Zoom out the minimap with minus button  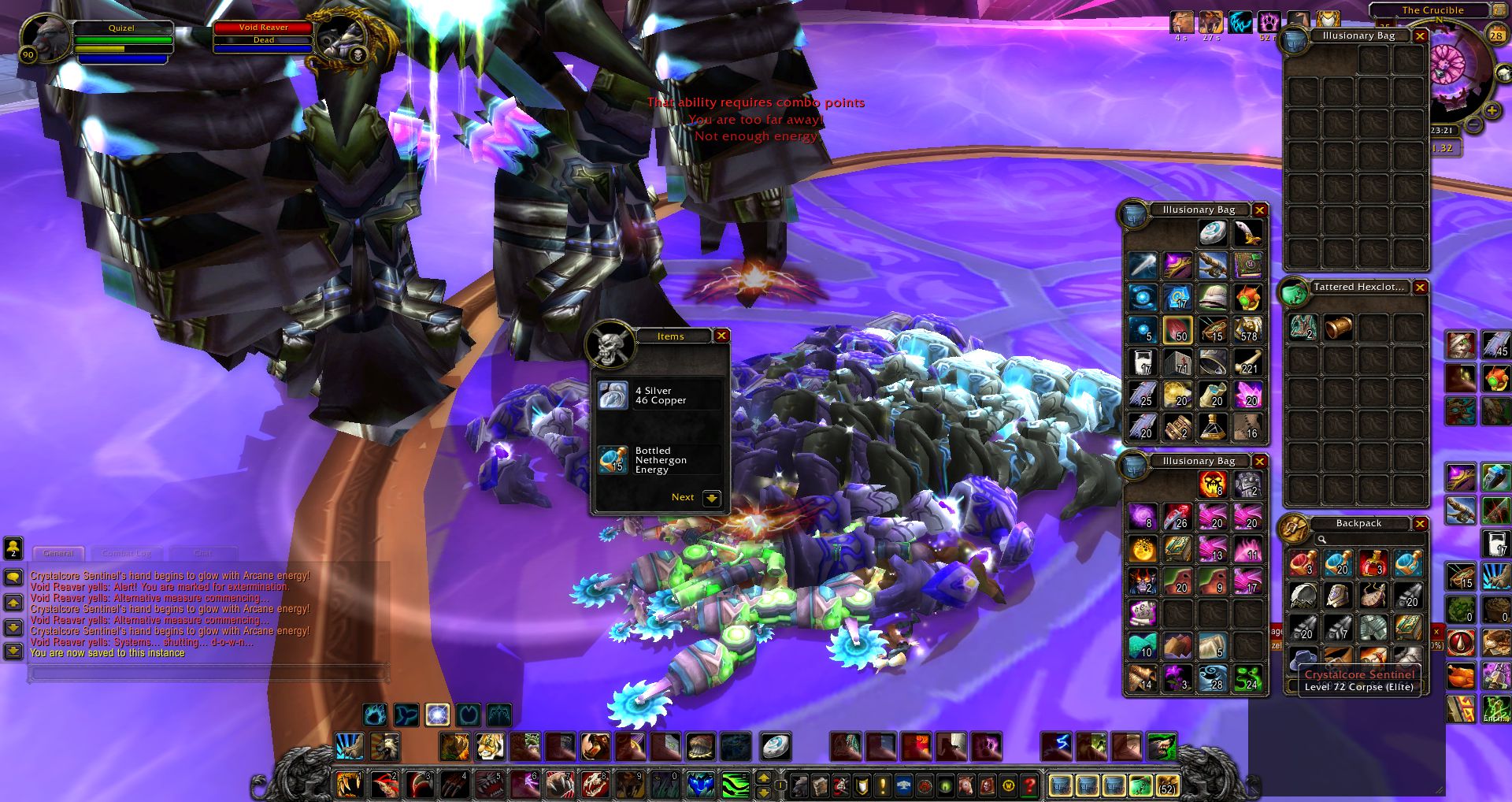point(1472,125)
